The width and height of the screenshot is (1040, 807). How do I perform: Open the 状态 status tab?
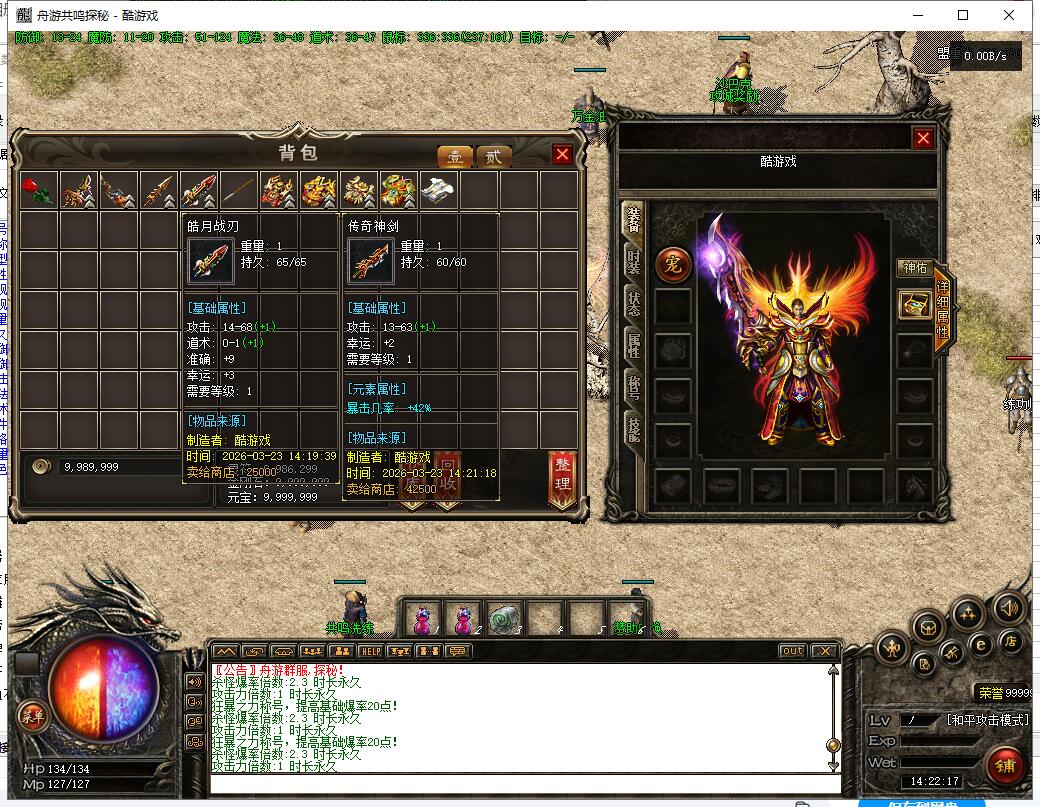point(633,304)
